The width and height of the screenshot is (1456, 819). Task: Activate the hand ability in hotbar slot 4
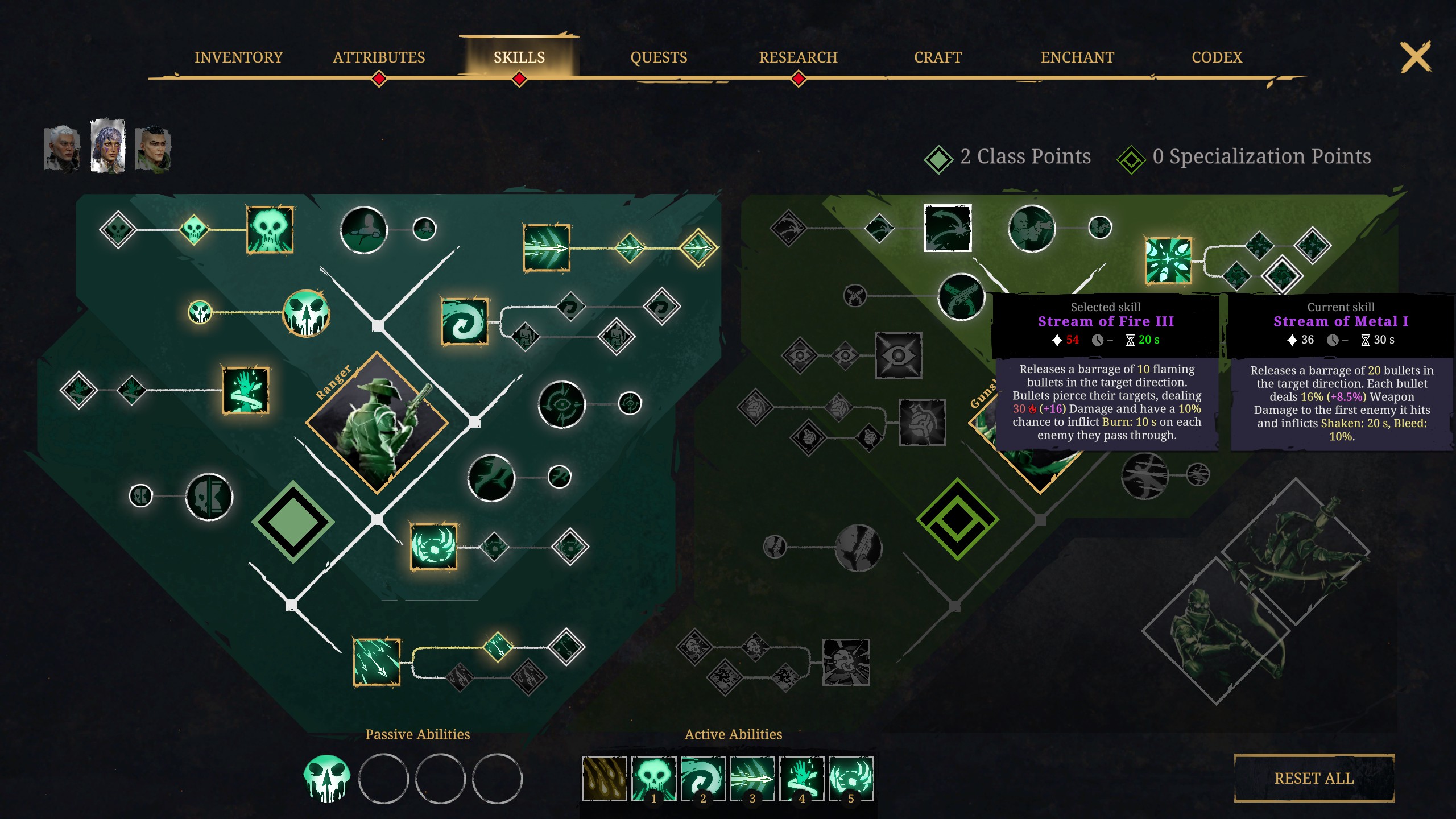tap(801, 780)
